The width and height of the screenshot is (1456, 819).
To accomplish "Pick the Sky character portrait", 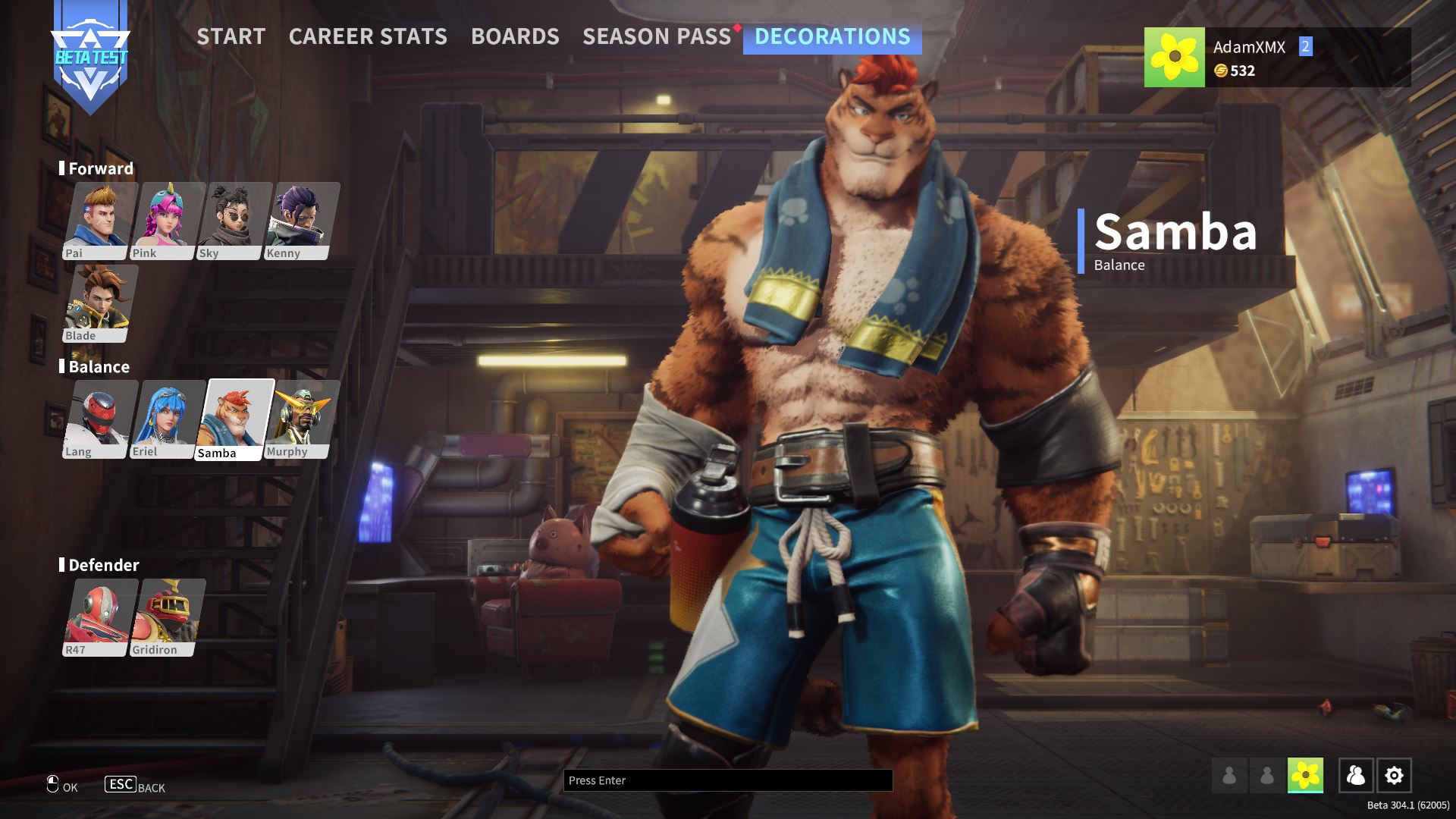I will [x=234, y=220].
